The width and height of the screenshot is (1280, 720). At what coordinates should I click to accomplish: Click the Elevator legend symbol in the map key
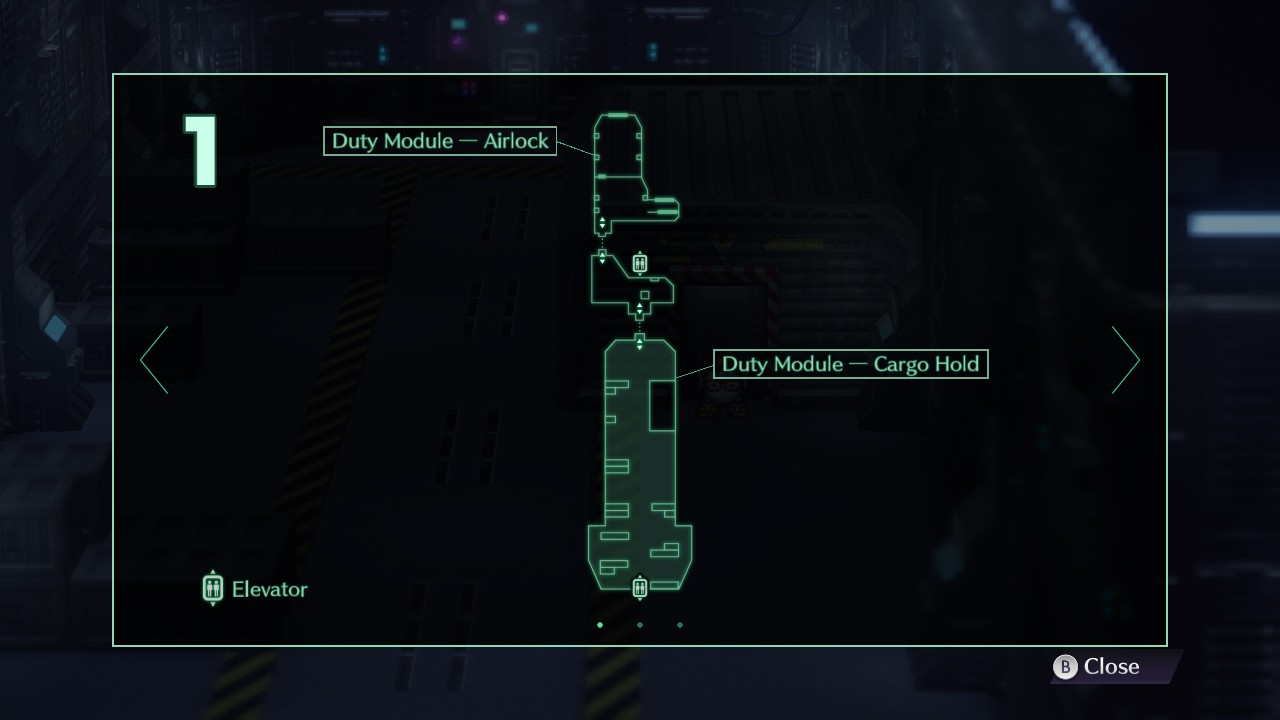click(x=212, y=588)
